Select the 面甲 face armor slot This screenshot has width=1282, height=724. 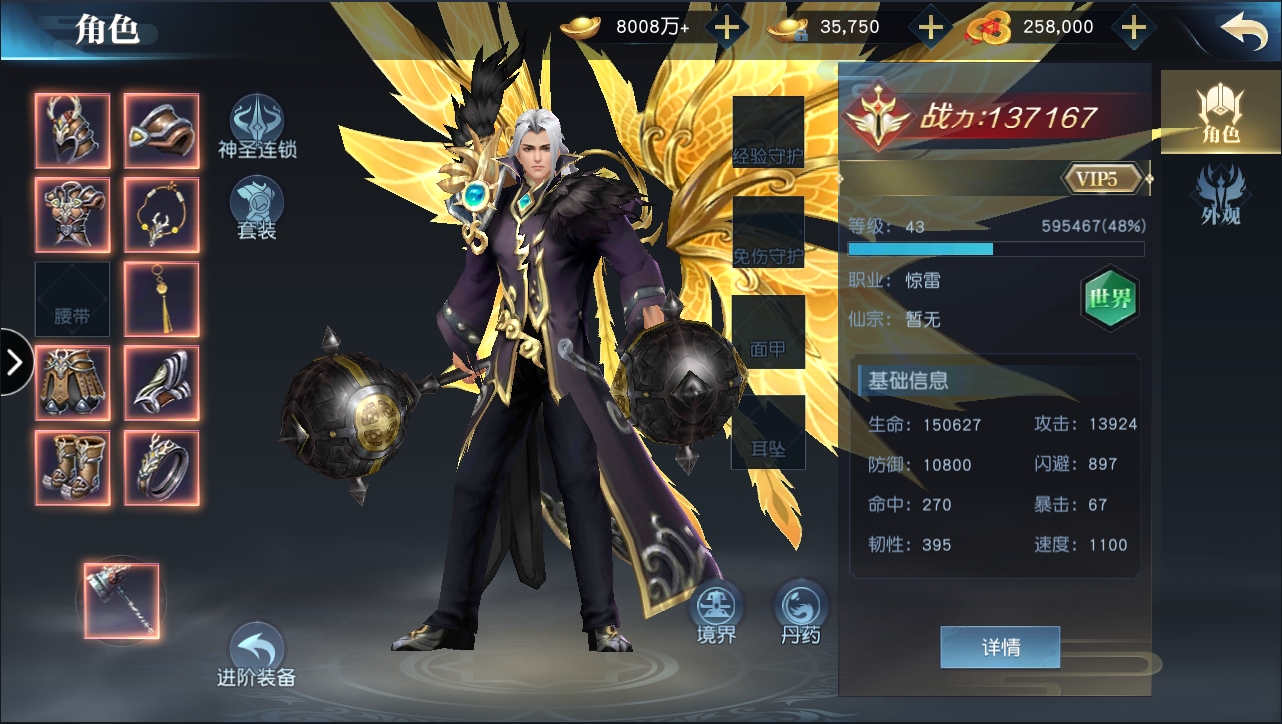[768, 333]
